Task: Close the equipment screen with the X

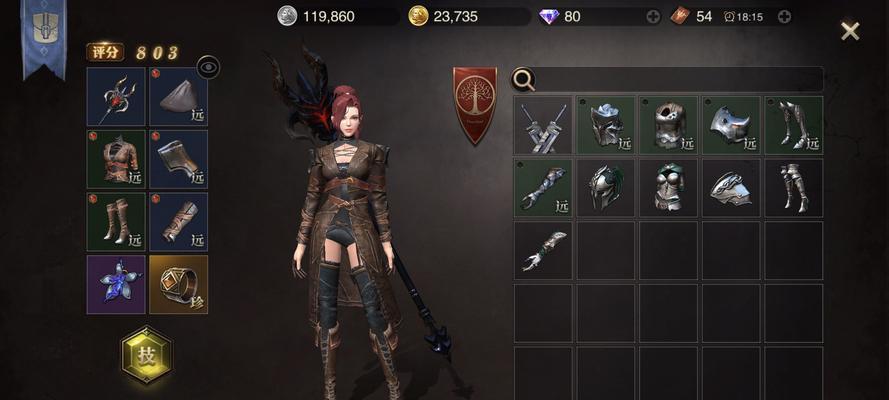Action: [850, 31]
